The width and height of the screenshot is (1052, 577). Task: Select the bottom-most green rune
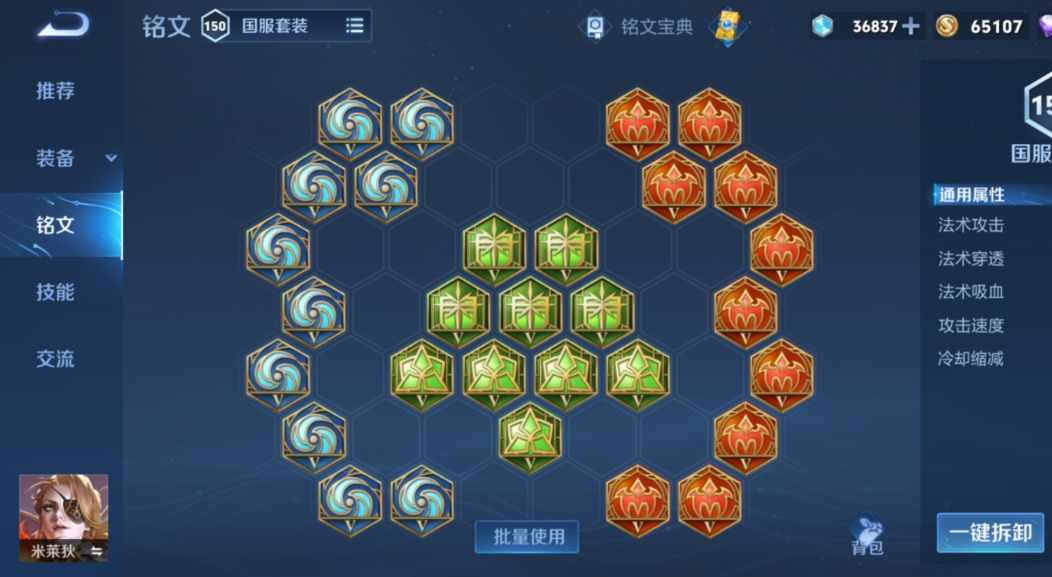tap(530, 437)
